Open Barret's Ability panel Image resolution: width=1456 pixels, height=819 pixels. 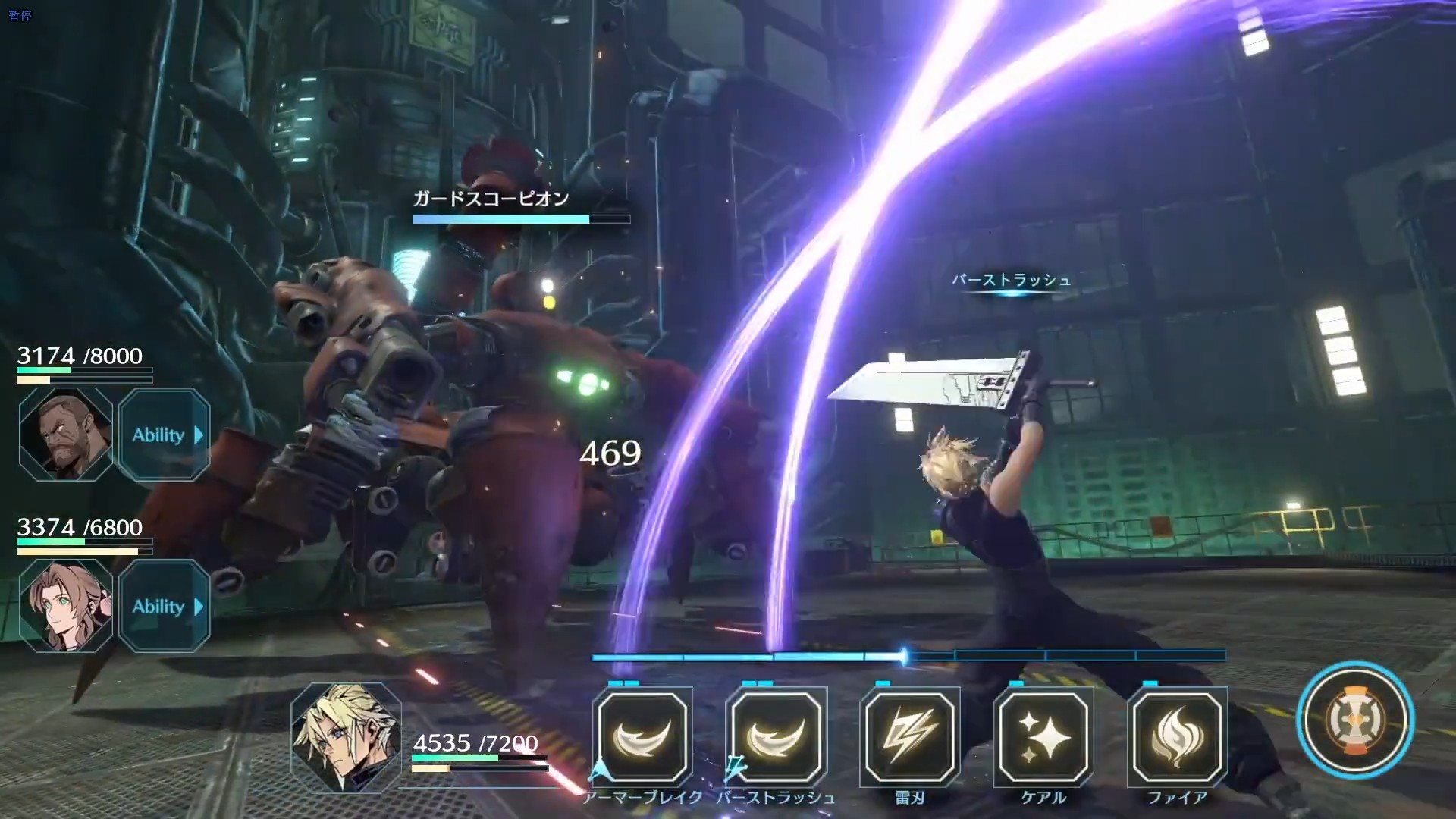coord(163,435)
